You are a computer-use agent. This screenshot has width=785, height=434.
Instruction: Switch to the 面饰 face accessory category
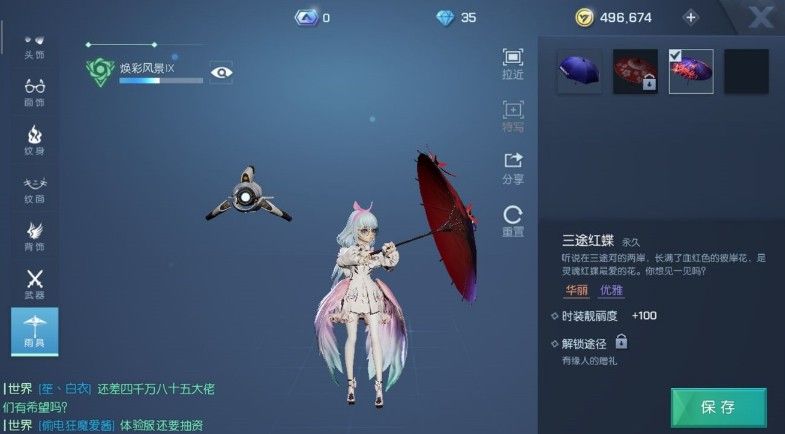pos(35,91)
